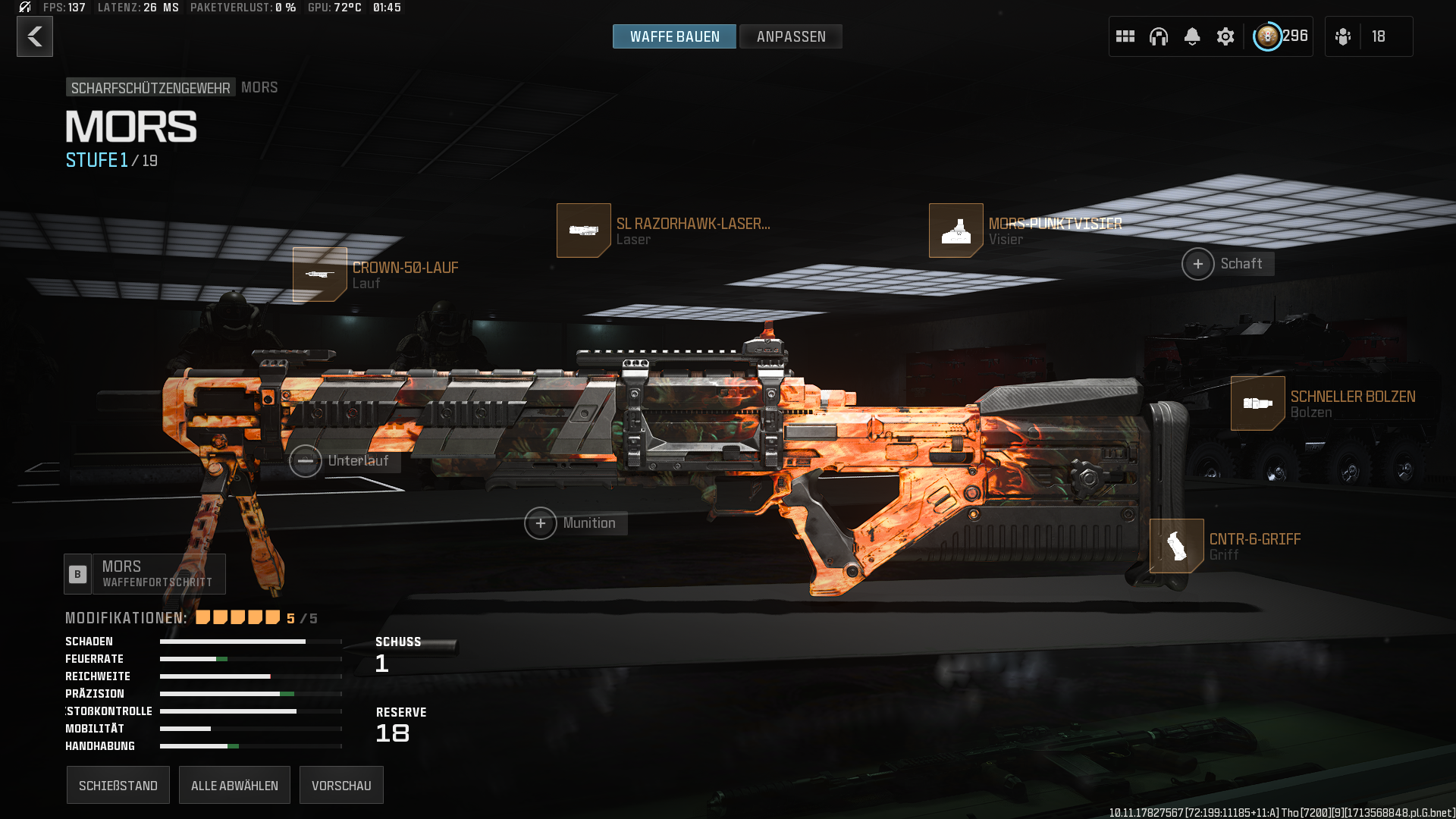Viewport: 1456px width, 819px height.
Task: Open the Anpassen tab
Action: click(x=791, y=36)
